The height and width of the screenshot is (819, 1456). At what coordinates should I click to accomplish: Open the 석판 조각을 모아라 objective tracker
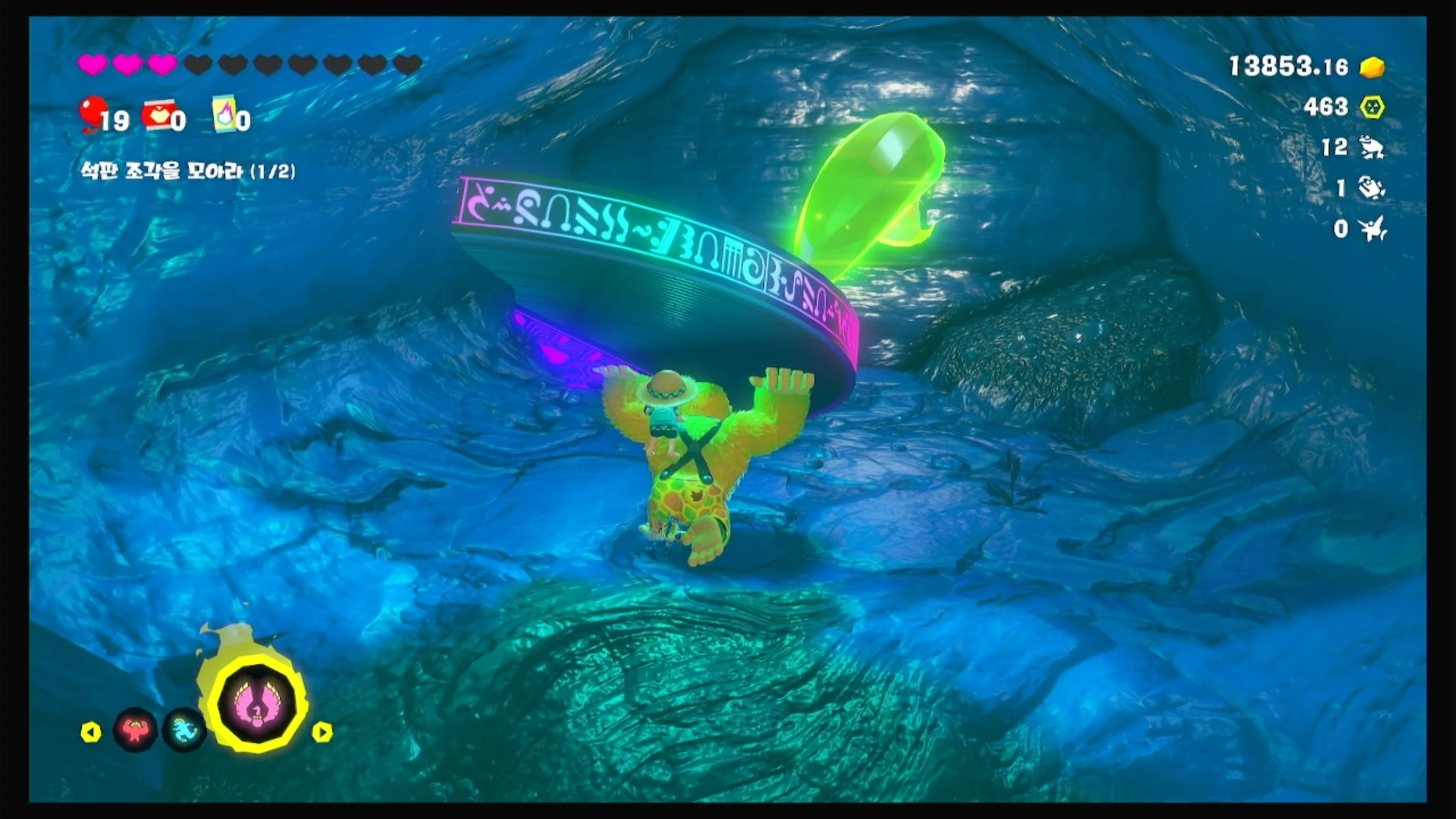click(188, 171)
